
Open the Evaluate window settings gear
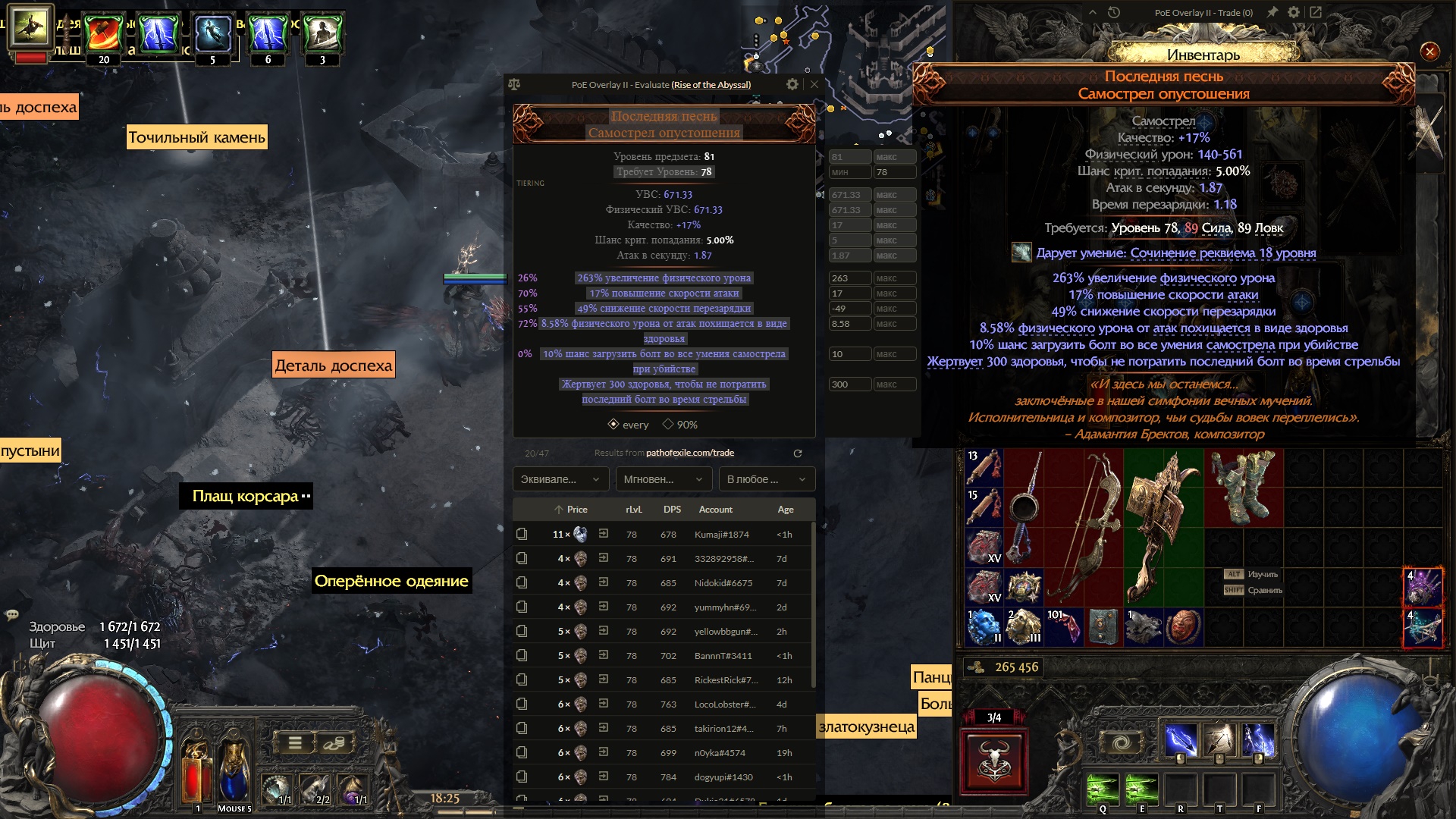point(792,84)
